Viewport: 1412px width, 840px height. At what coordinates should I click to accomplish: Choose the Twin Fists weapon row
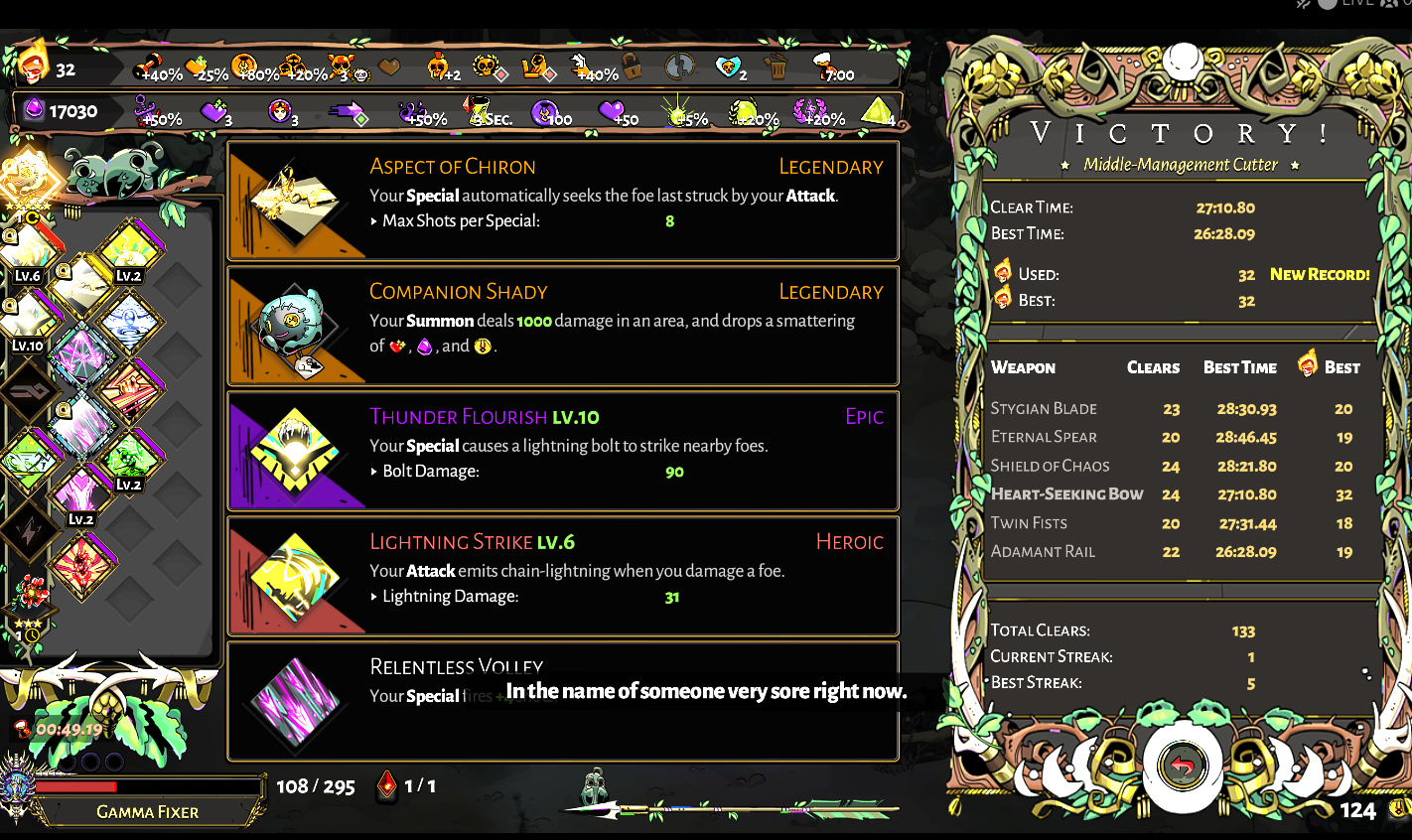(x=1172, y=523)
